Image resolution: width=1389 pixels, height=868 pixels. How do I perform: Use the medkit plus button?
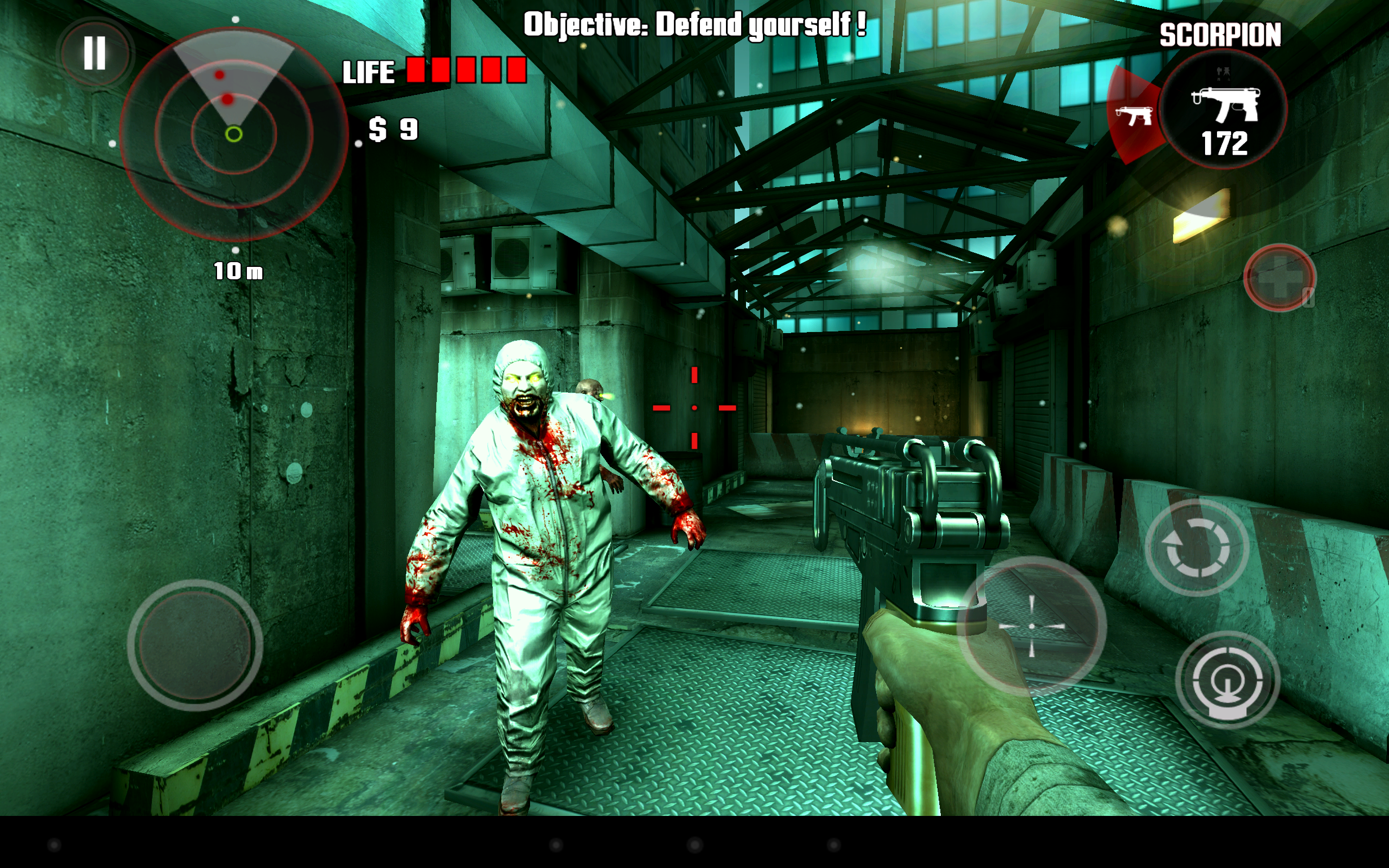(1279, 278)
